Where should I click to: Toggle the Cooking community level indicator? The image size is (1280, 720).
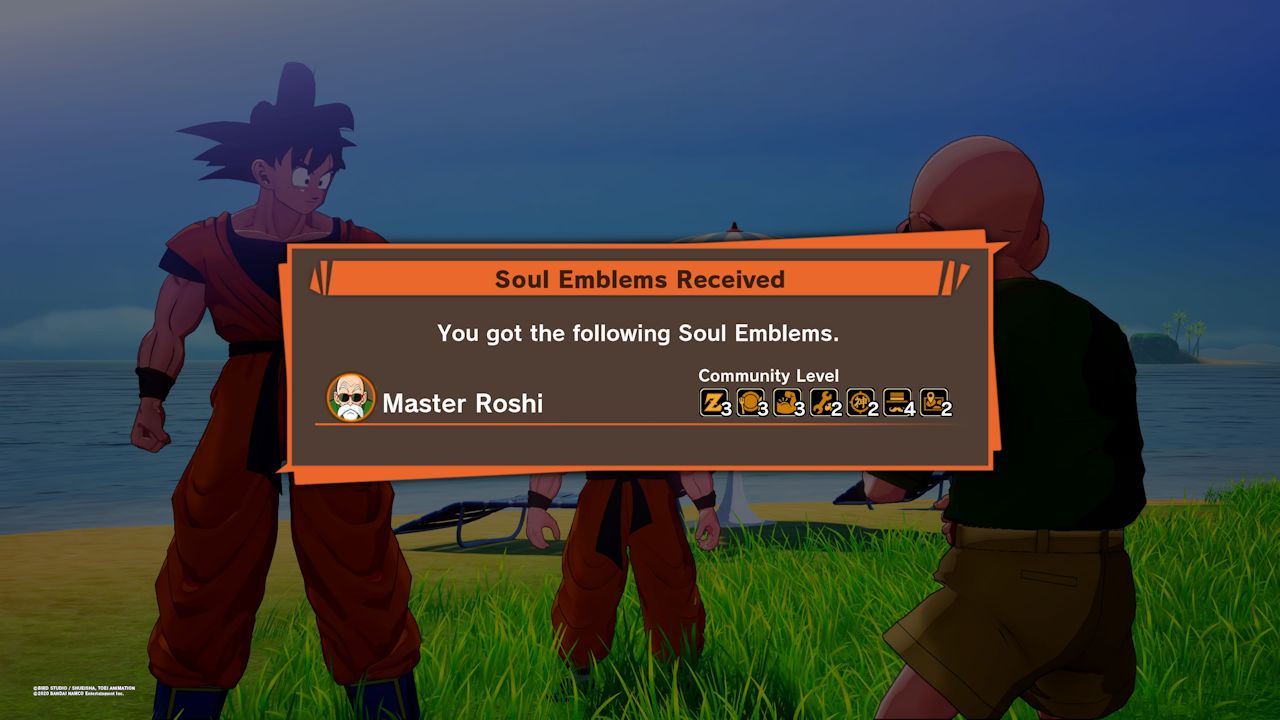coord(761,406)
